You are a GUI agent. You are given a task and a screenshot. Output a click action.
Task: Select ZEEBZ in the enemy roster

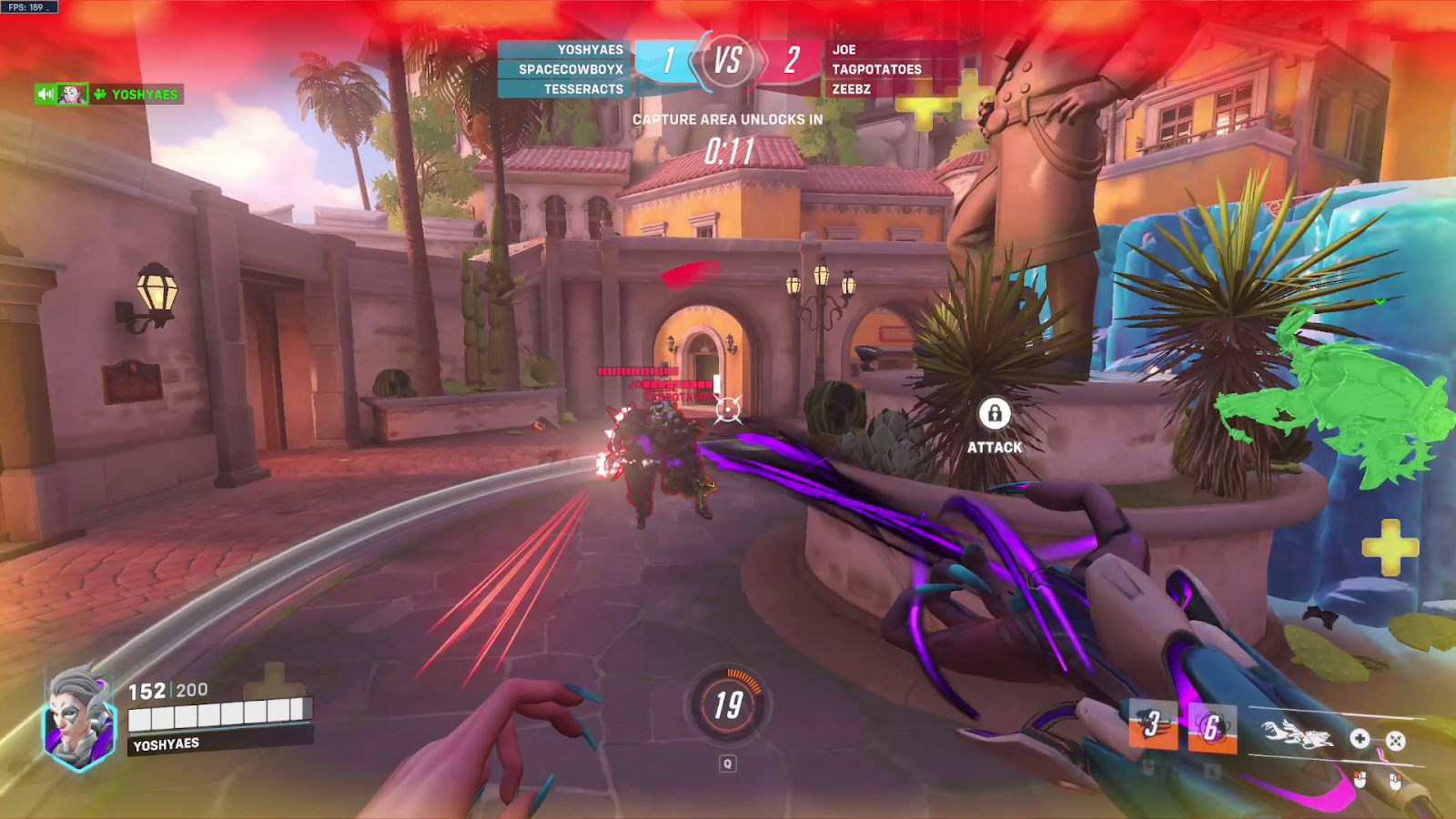coord(851,89)
